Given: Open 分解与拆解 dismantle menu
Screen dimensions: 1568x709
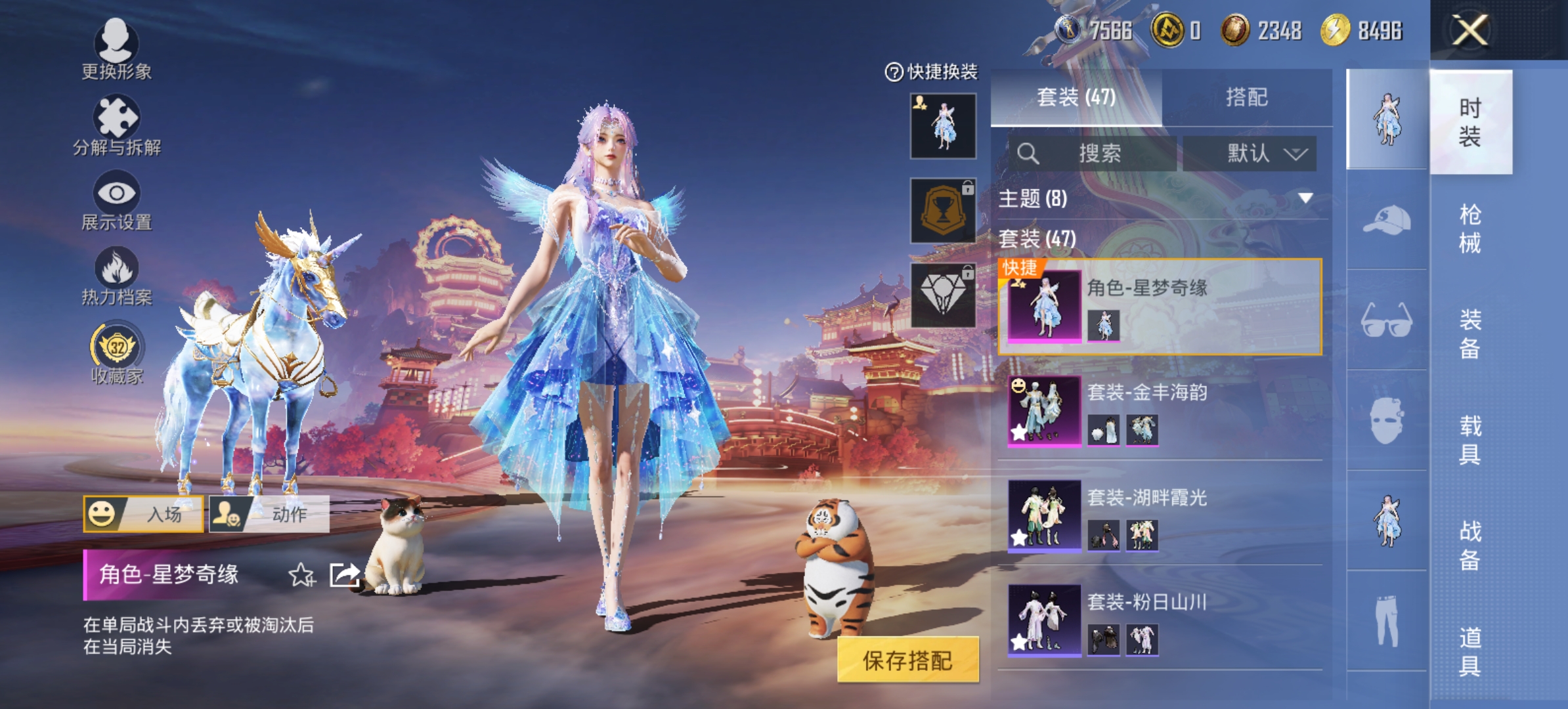Looking at the screenshot, I should click(x=116, y=125).
